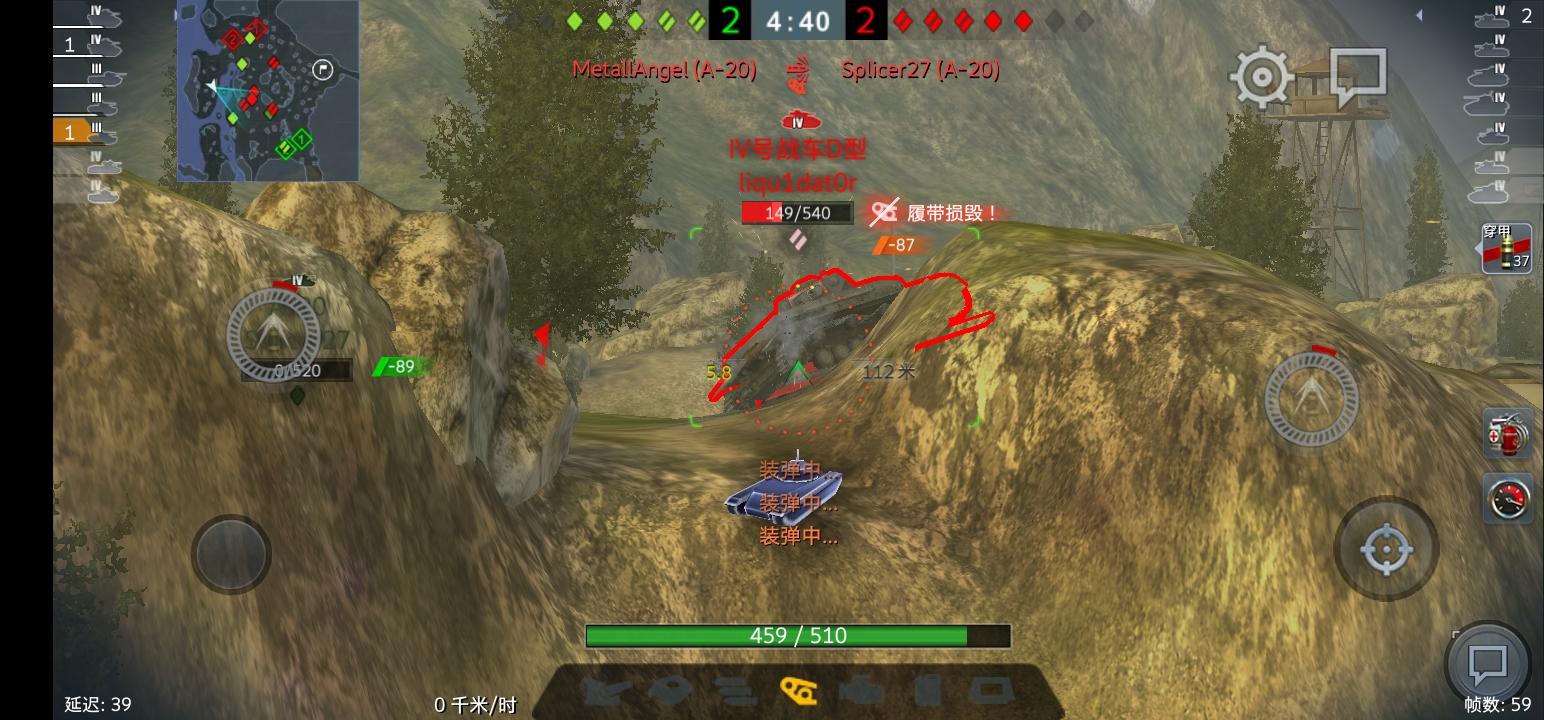Click the engine module icon in damage bar
Viewport: 1544px width, 720px height.
(860, 690)
